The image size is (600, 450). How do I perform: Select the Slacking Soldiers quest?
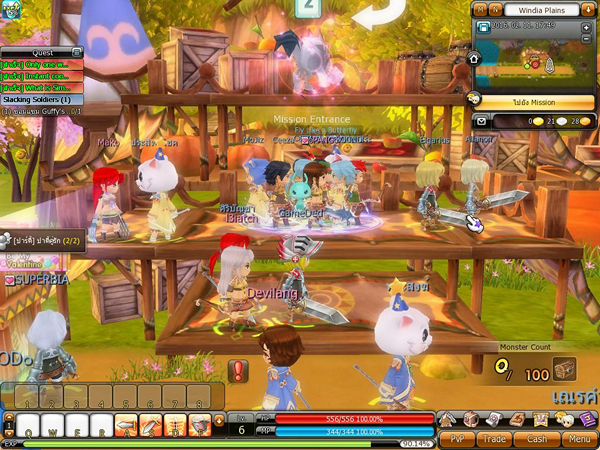(37, 99)
